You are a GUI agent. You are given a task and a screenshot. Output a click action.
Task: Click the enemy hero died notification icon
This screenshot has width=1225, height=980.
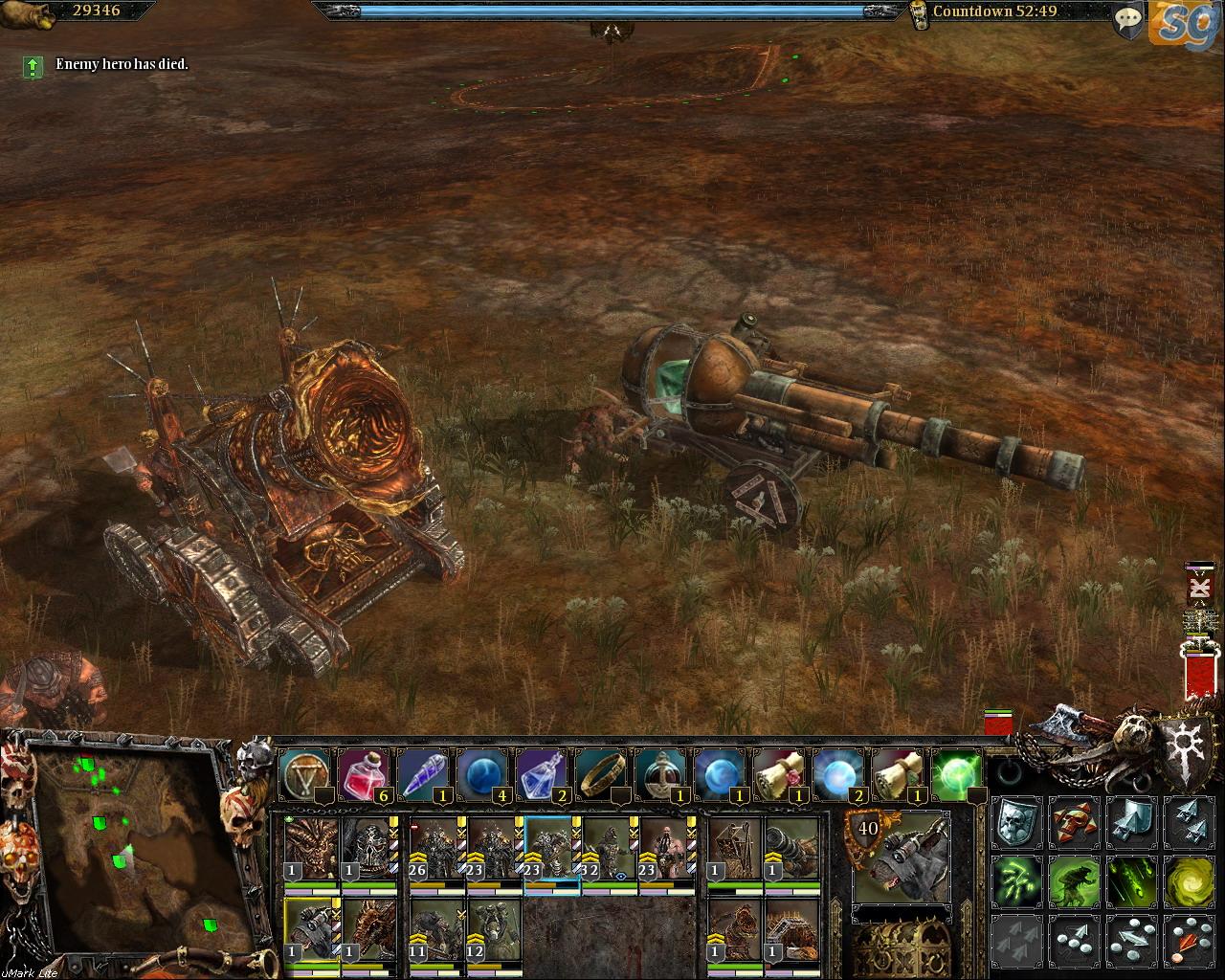[x=33, y=66]
